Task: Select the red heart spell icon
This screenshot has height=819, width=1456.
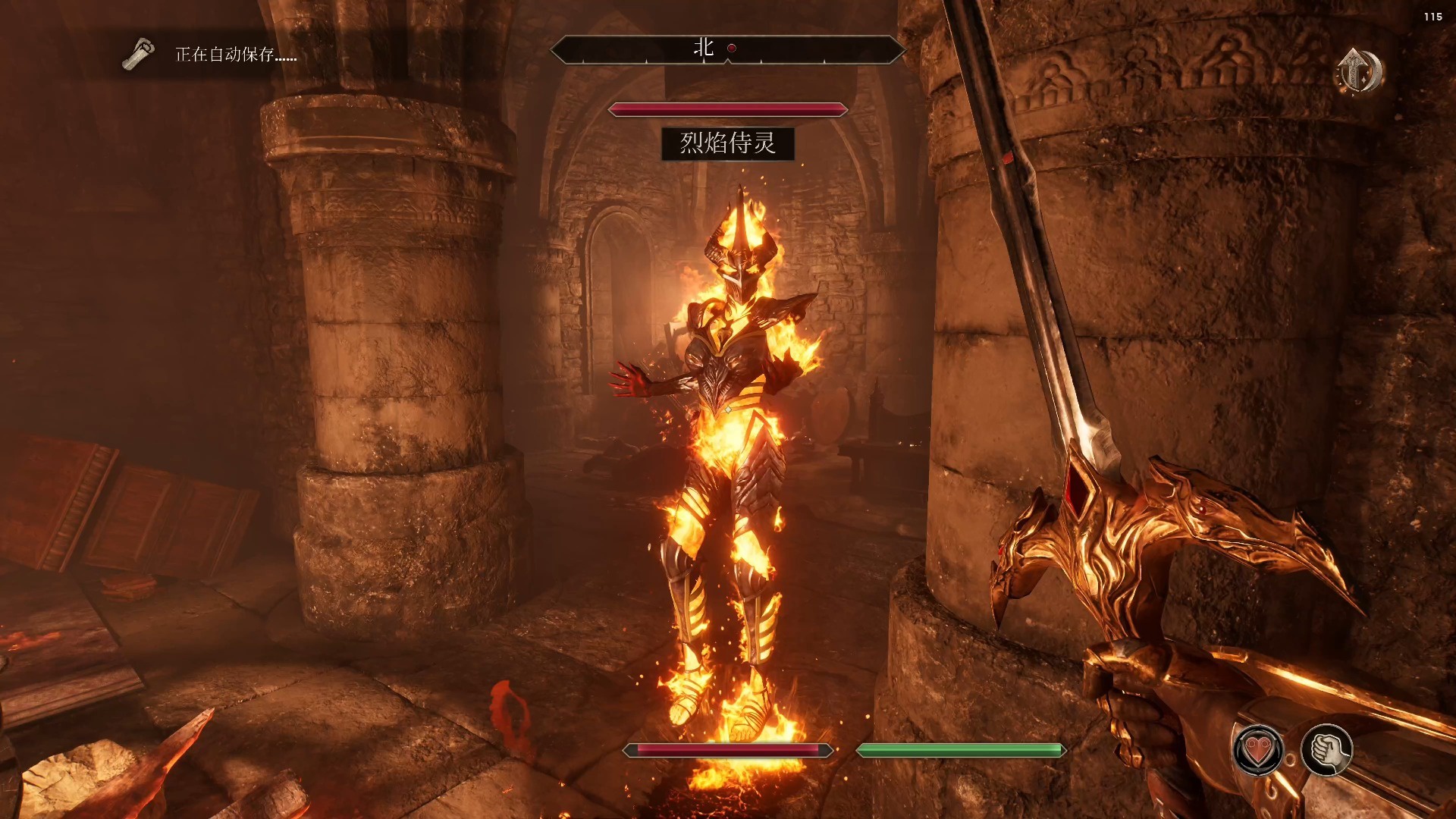Action: pyautogui.click(x=1258, y=751)
